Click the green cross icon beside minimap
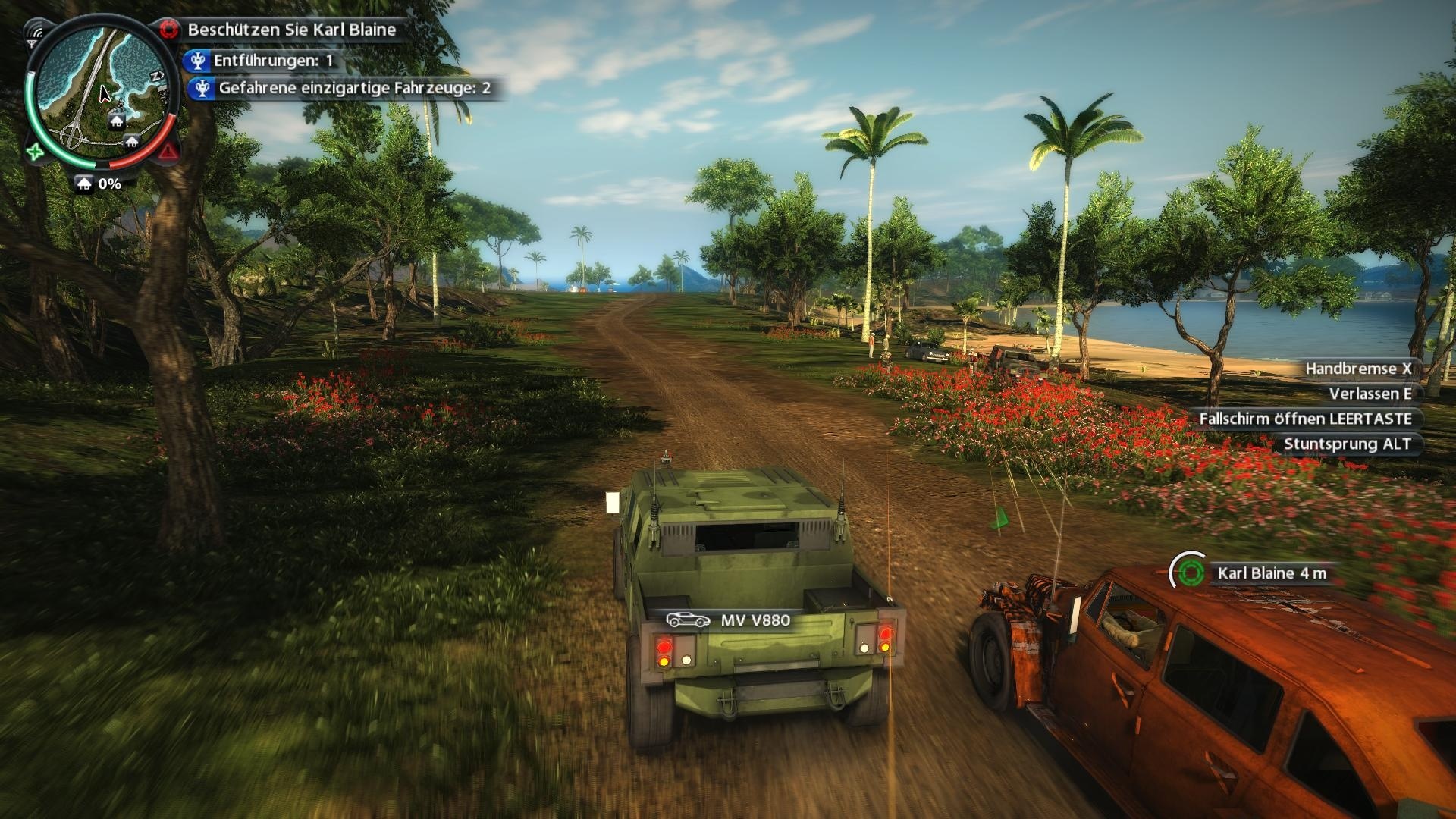Viewport: 1456px width, 819px height. click(35, 152)
